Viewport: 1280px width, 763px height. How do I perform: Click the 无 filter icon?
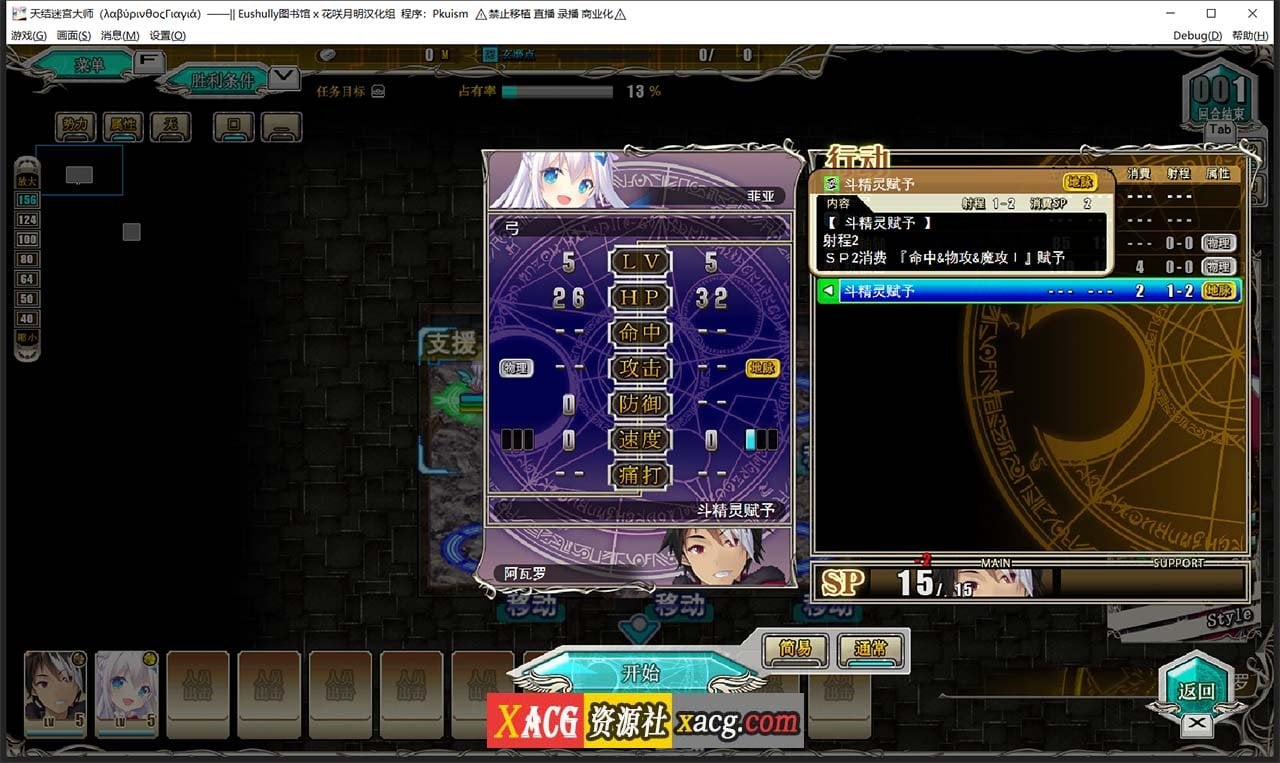click(170, 127)
